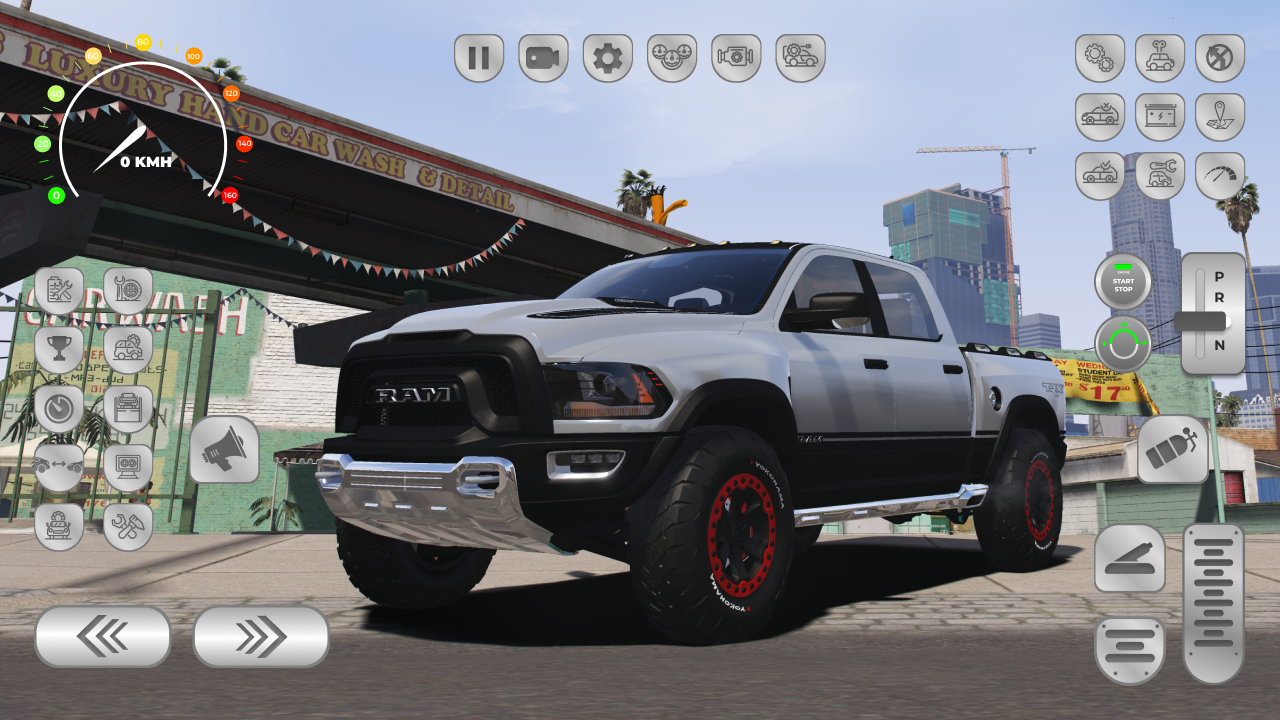Steer left with the left arrow button
The width and height of the screenshot is (1280, 720).
tap(102, 636)
